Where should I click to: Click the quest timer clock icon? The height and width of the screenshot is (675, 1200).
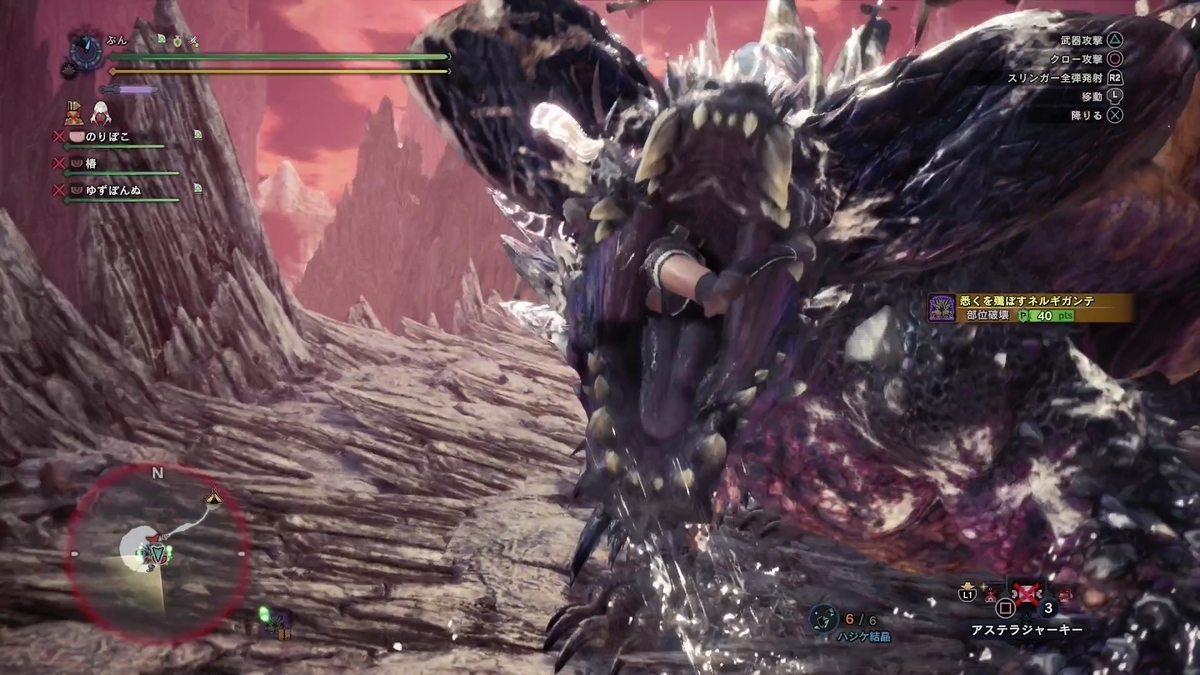pyautogui.click(x=86, y=49)
